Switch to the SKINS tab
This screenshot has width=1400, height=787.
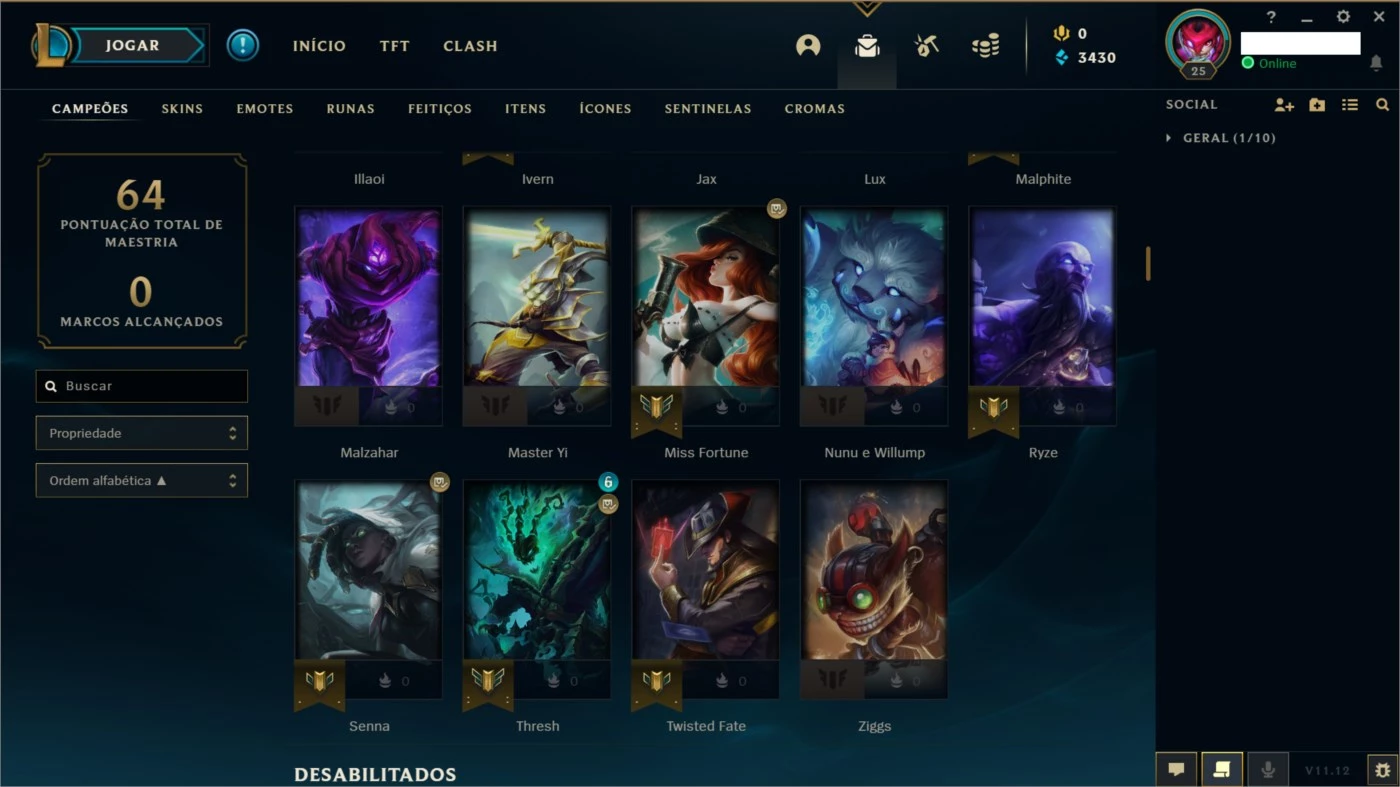[x=182, y=108]
